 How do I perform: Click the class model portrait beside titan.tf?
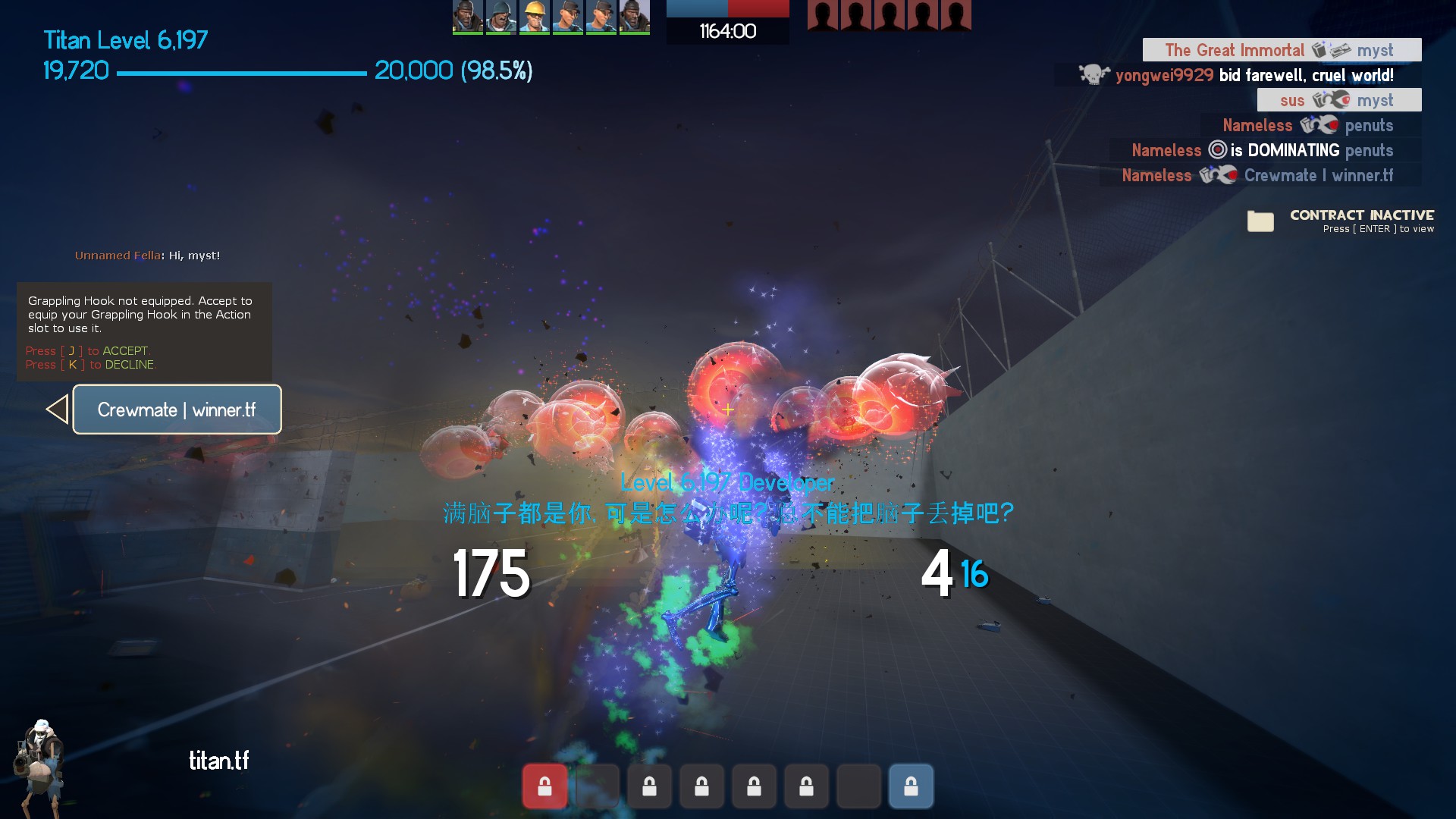[39, 766]
